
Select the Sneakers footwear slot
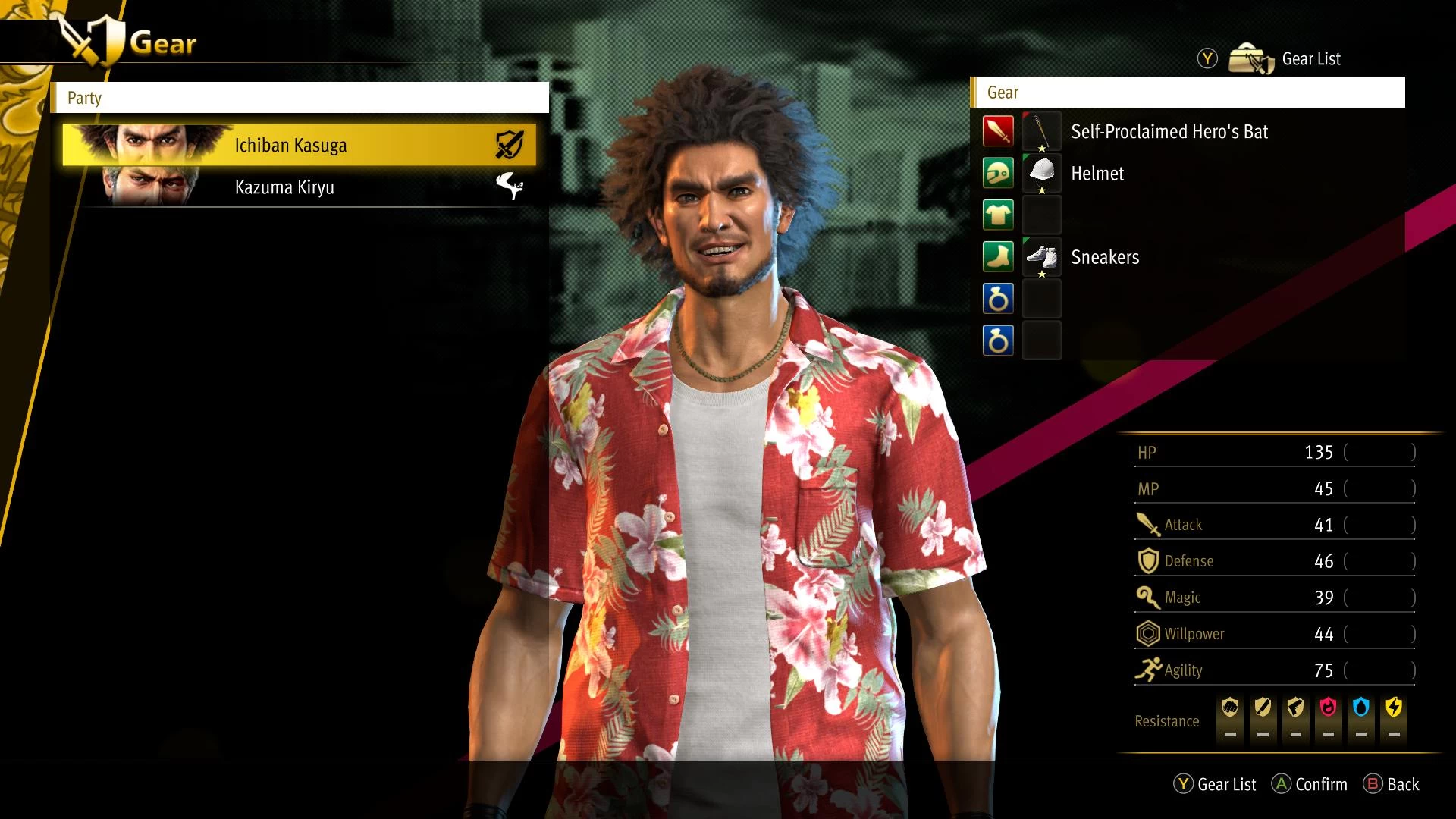pos(1104,257)
